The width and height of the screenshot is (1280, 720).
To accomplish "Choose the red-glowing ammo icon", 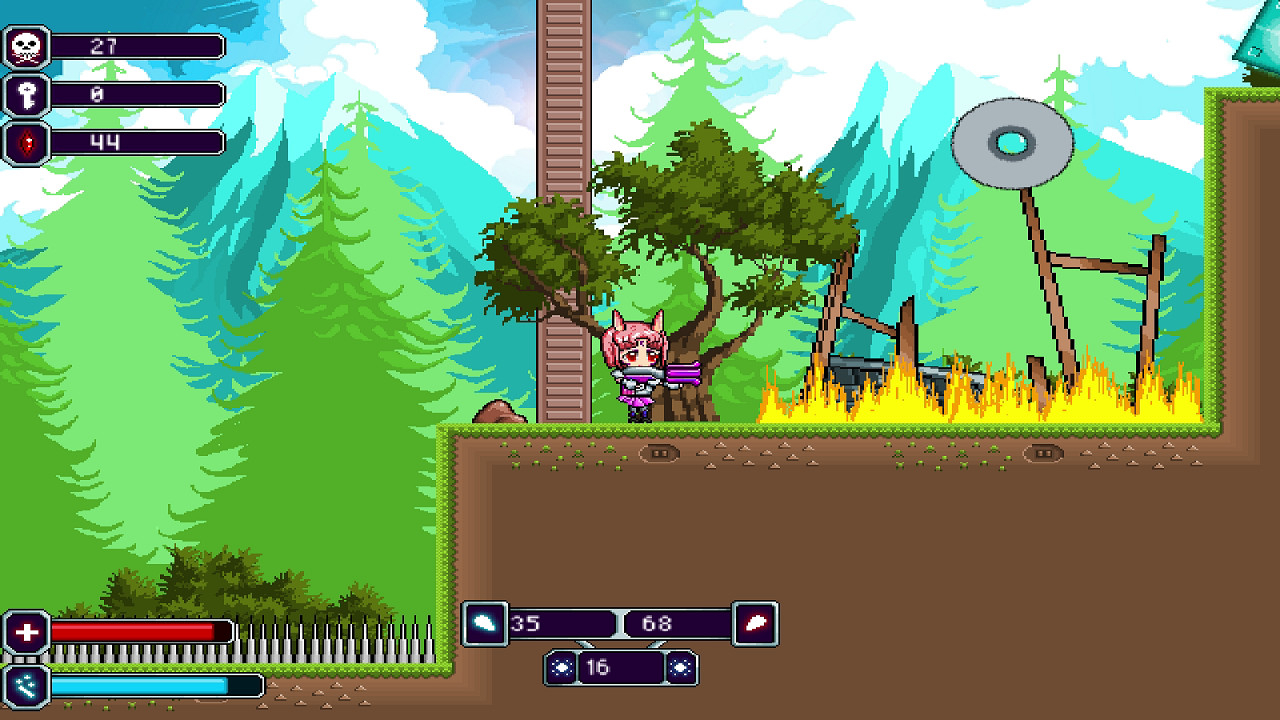I will (x=755, y=623).
